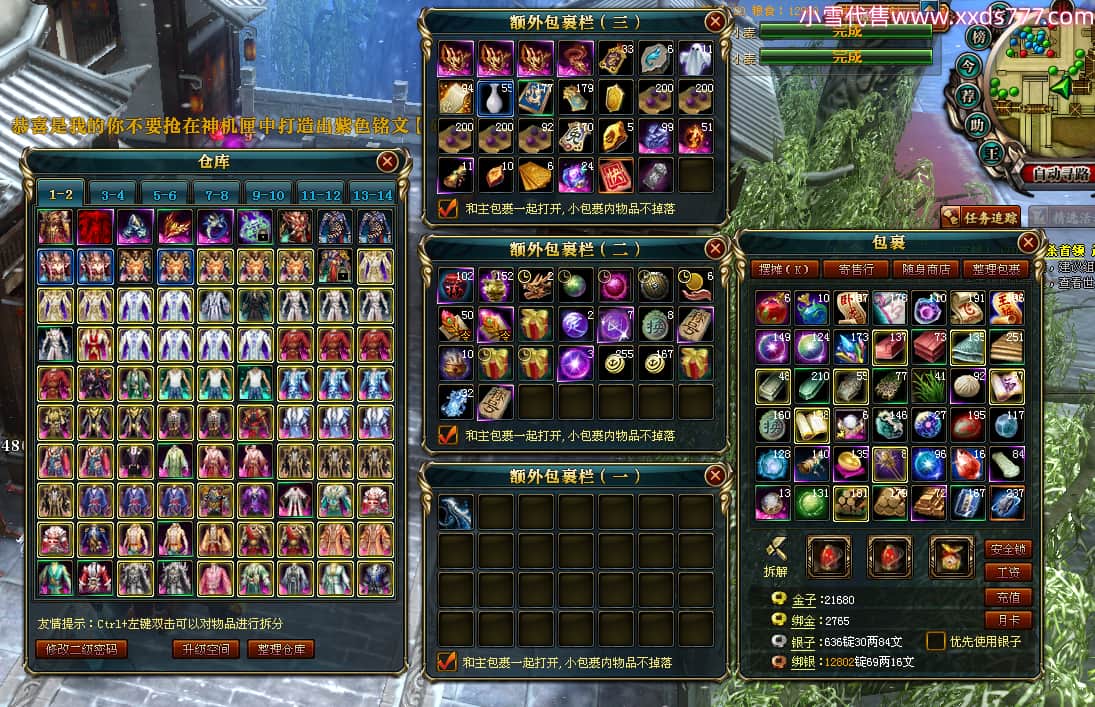
Task: Open the 寄售行 consignment house
Action: click(x=855, y=269)
